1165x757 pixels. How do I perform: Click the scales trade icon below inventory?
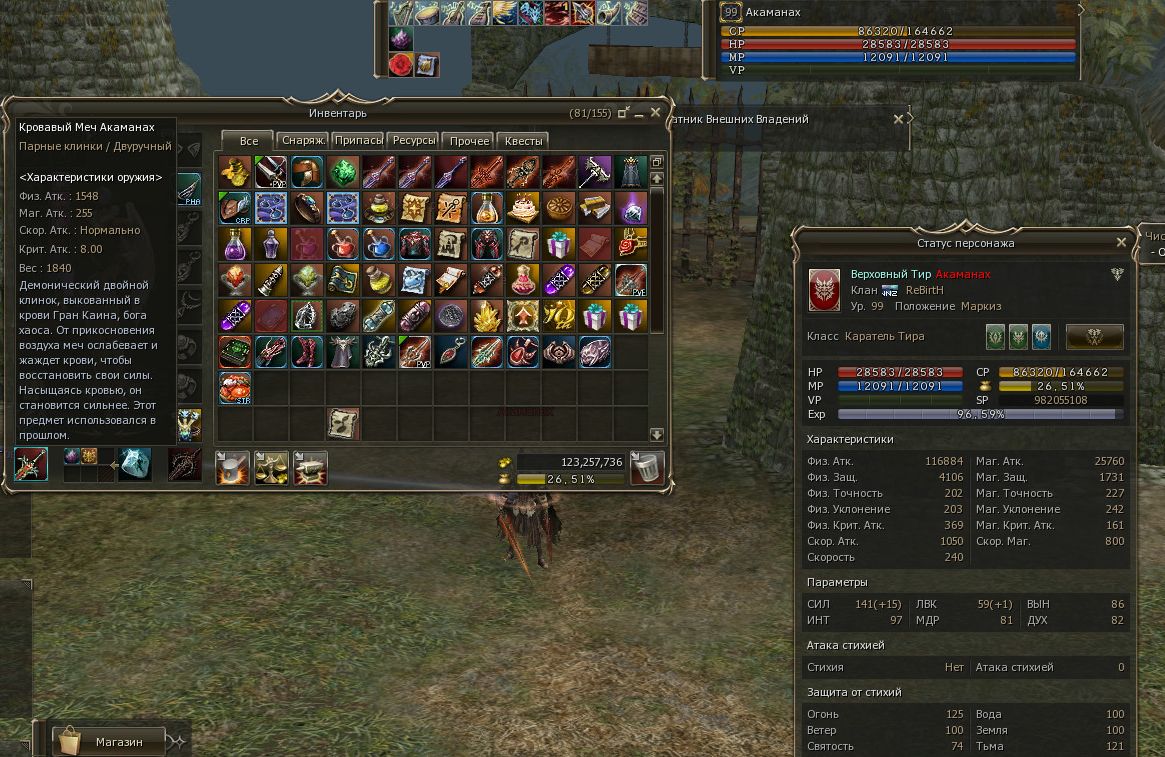point(271,467)
